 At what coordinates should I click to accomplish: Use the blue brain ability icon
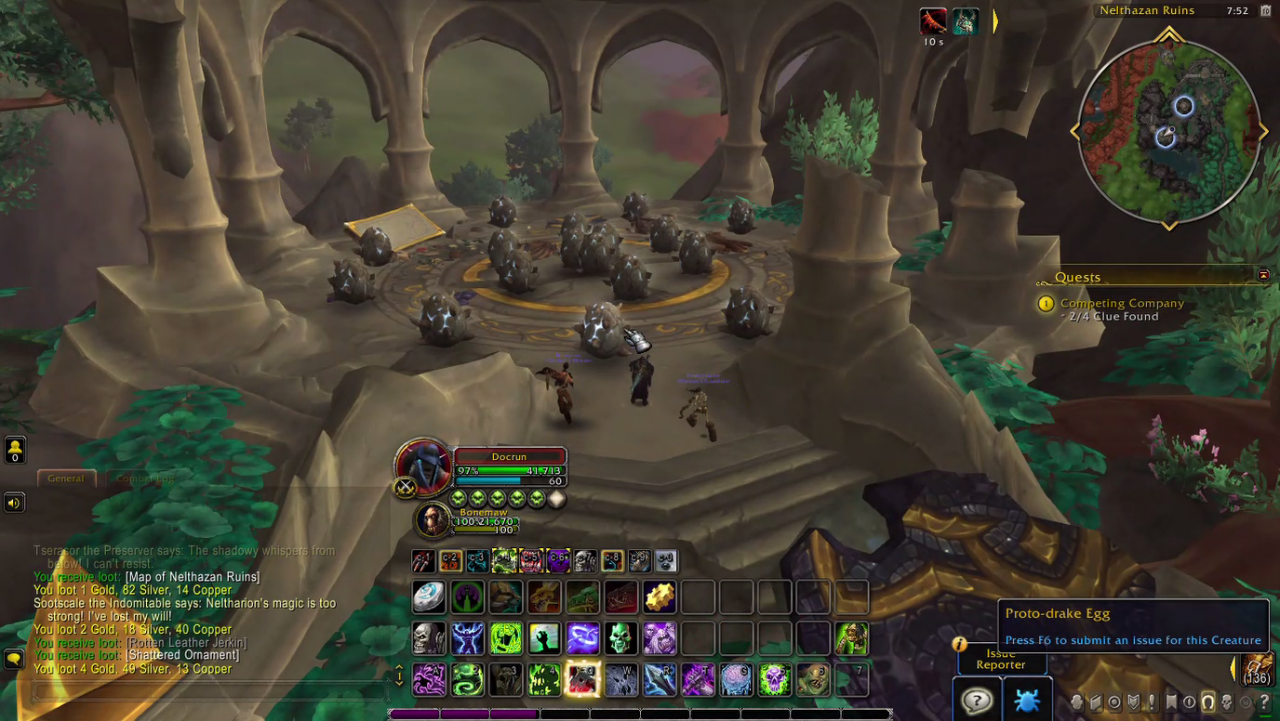[736, 680]
